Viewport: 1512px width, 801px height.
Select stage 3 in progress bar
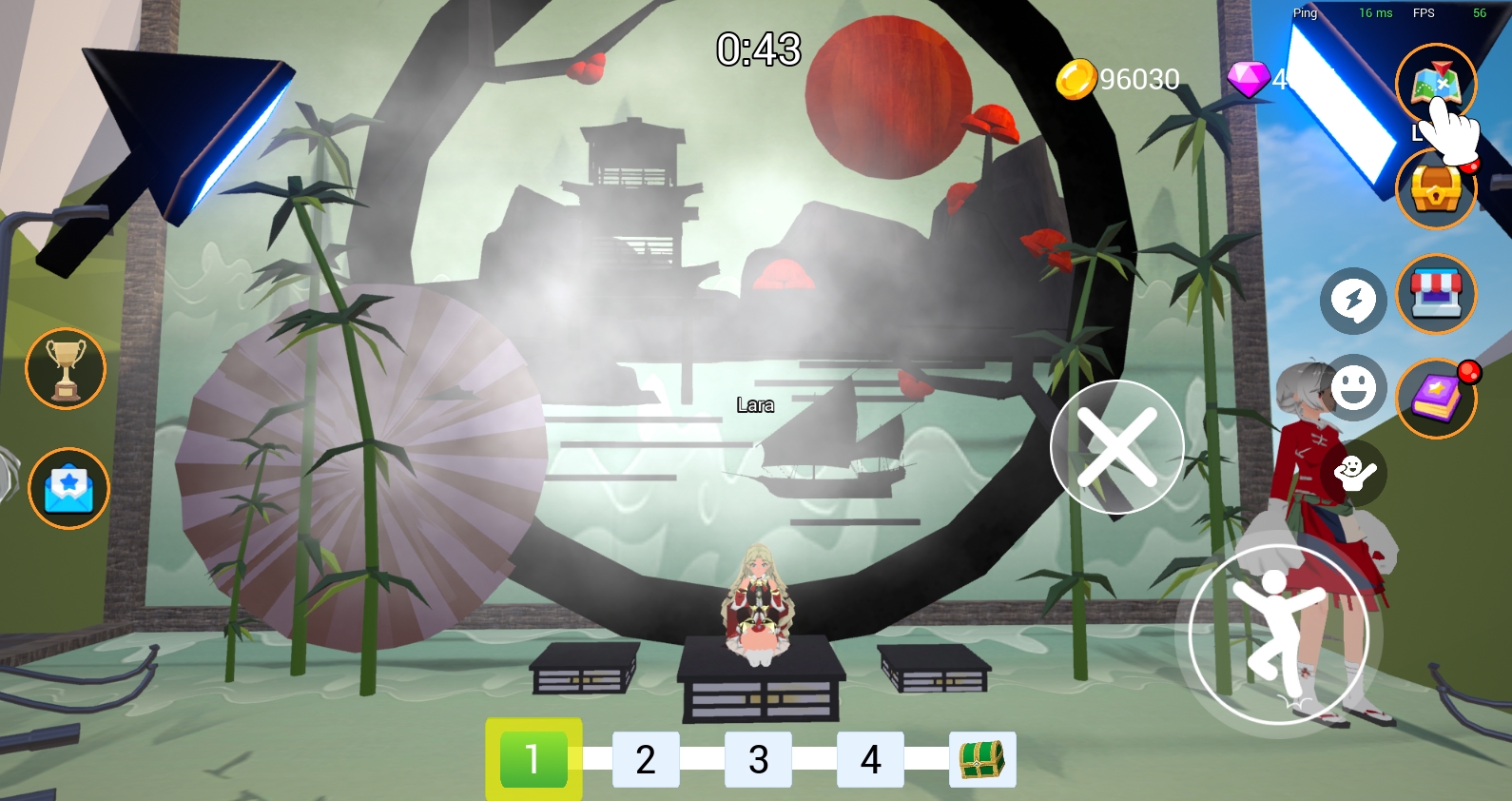pos(758,759)
